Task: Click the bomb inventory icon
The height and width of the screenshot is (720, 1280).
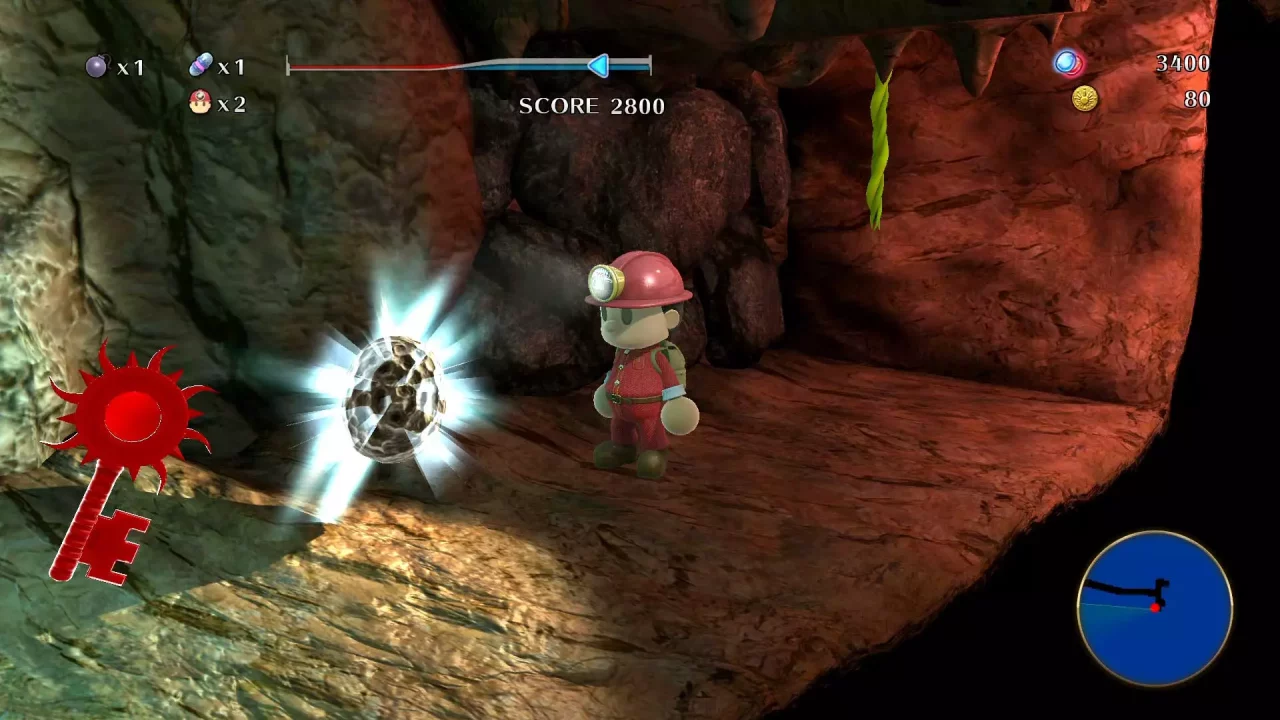Action: click(x=94, y=67)
